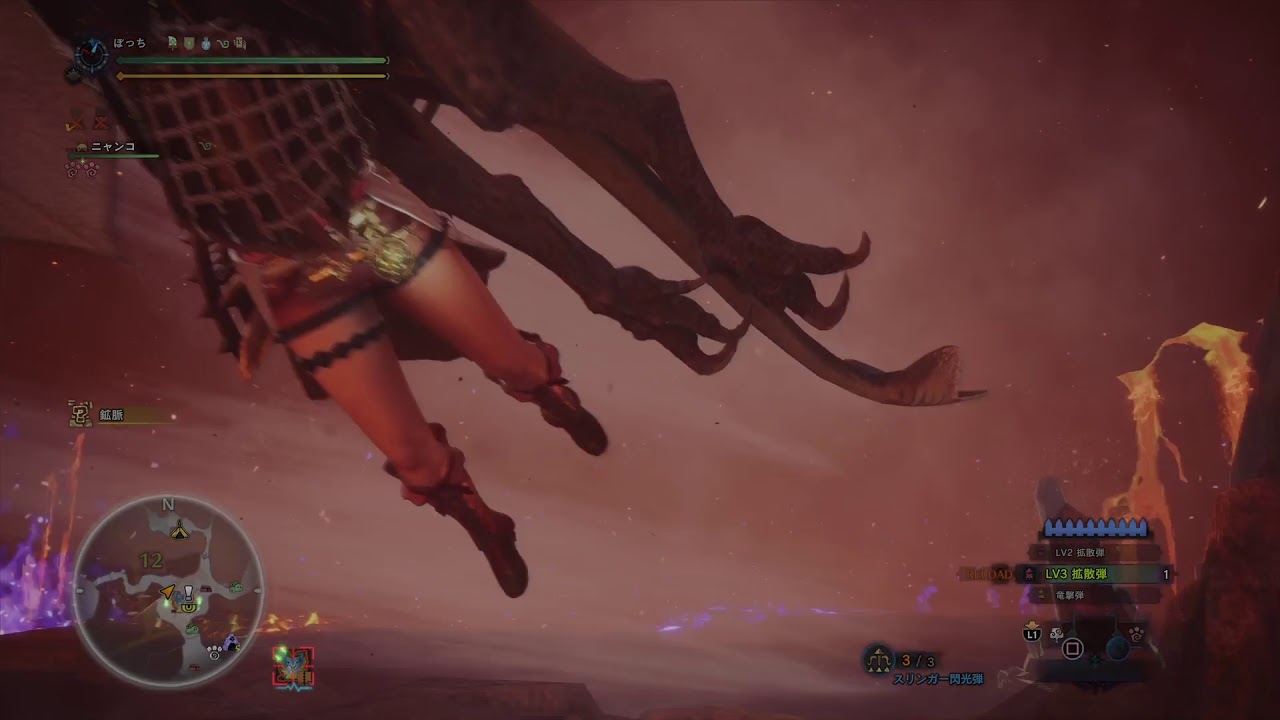Click the square button prompt in the radial menu
This screenshot has width=1280, height=720.
(1072, 648)
